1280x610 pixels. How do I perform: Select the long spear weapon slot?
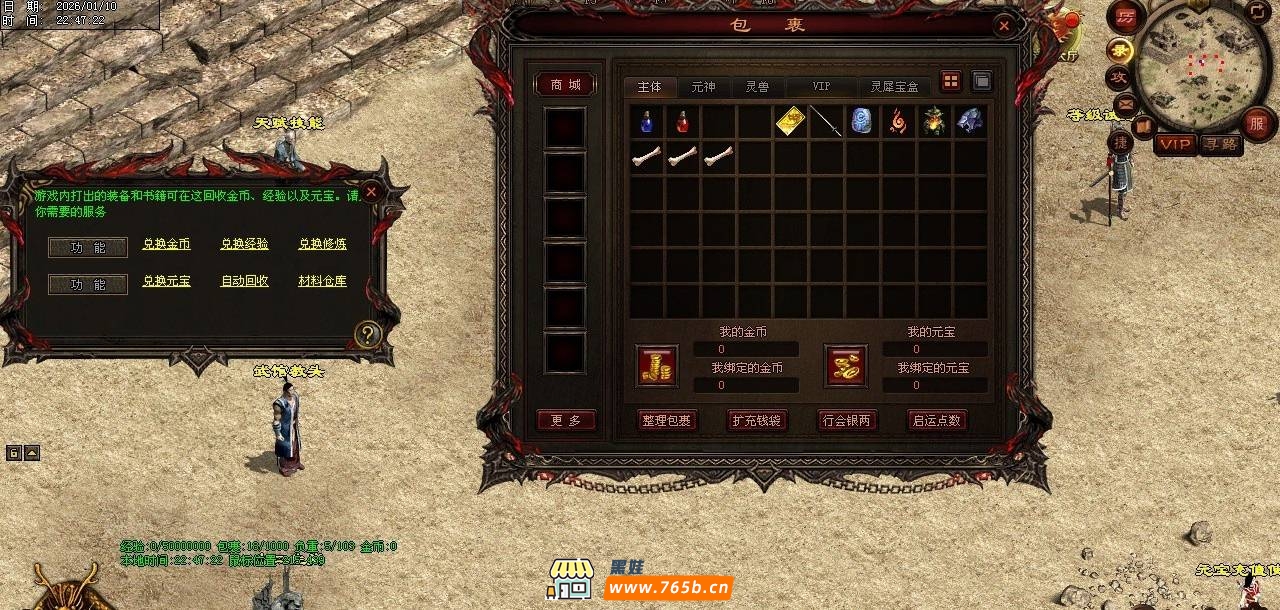pyautogui.click(x=826, y=122)
